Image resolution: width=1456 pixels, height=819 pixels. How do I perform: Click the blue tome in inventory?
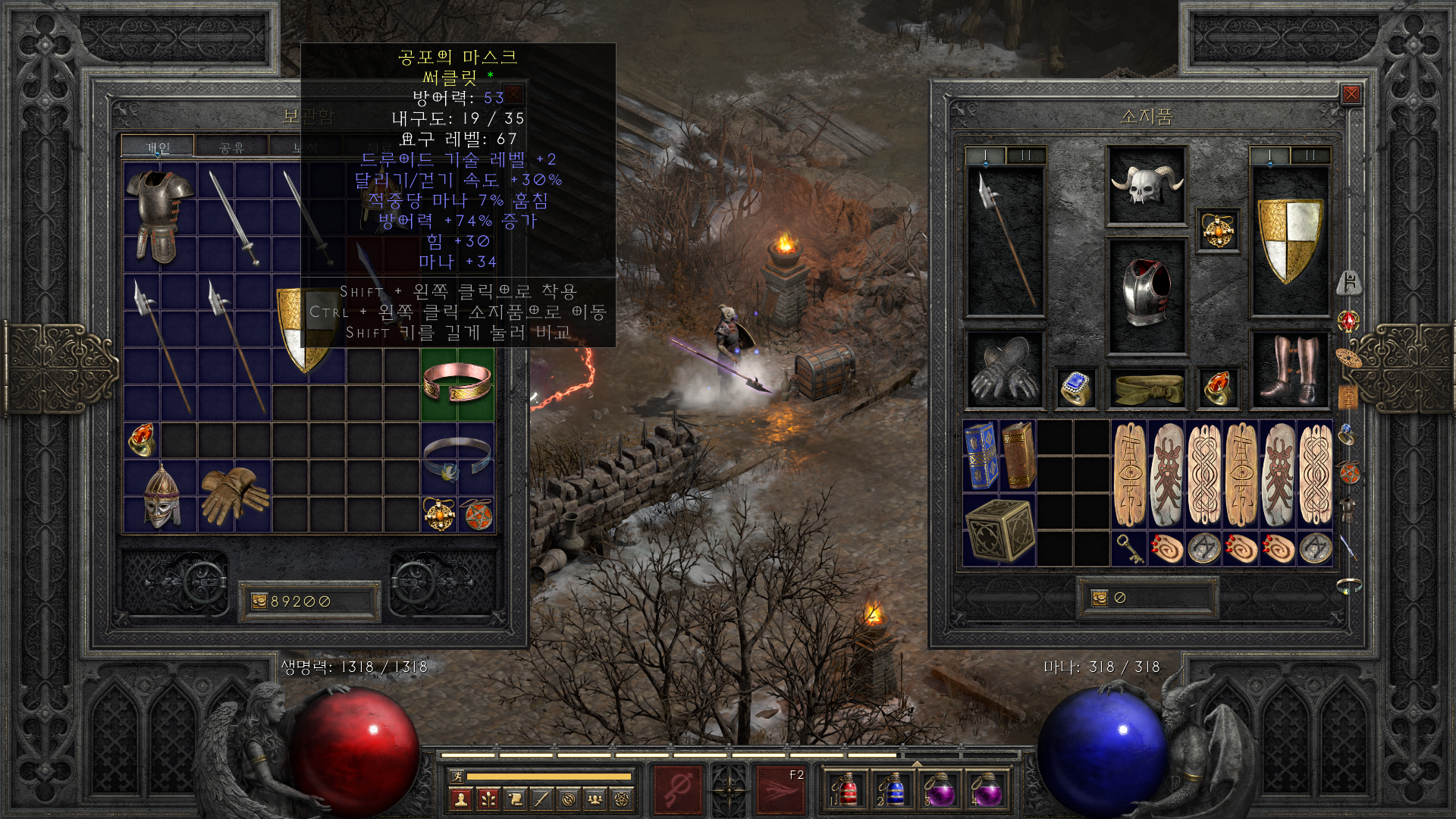pyautogui.click(x=981, y=455)
